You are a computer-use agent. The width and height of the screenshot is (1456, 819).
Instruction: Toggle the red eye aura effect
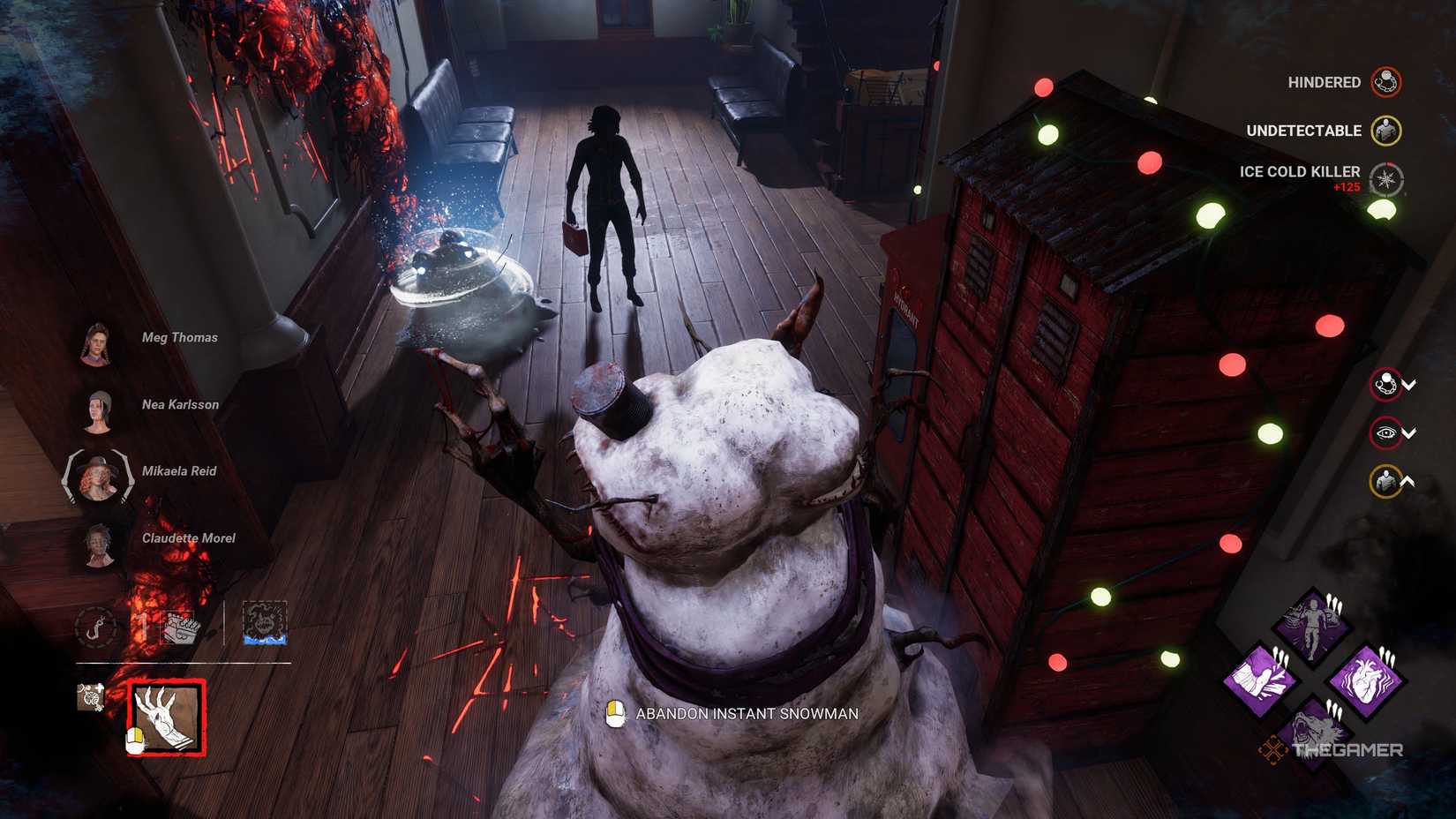click(x=1385, y=432)
